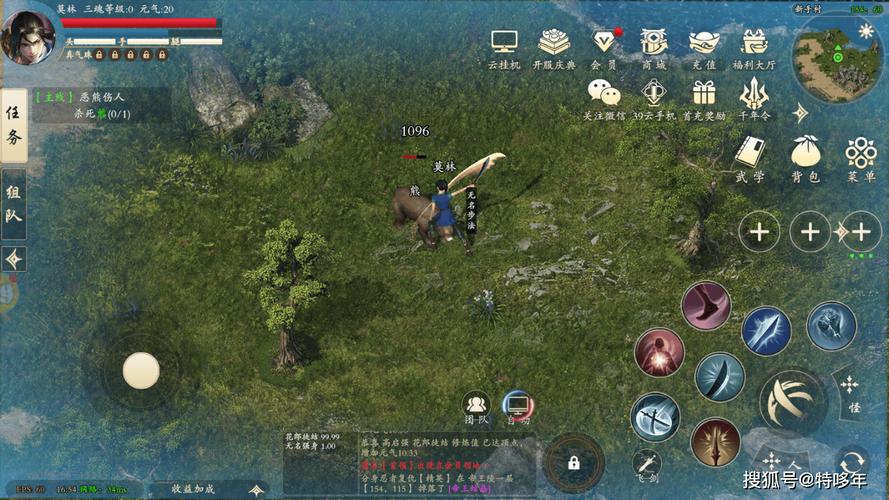The width and height of the screenshot is (889, 500).
Task: Toggle the 自动 auto-battle button
Action: (x=517, y=405)
